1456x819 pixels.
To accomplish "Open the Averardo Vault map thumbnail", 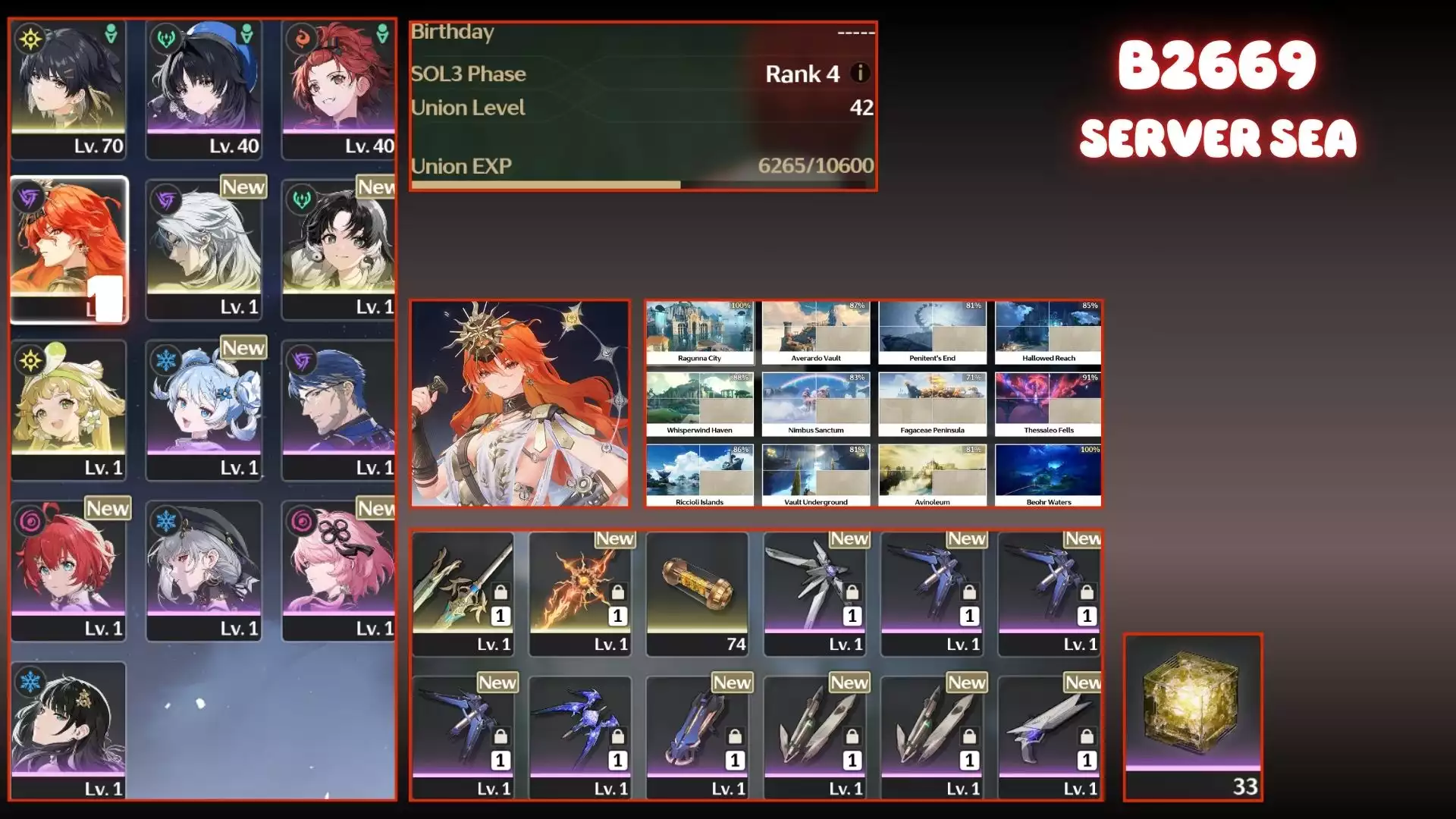I will 816,333.
